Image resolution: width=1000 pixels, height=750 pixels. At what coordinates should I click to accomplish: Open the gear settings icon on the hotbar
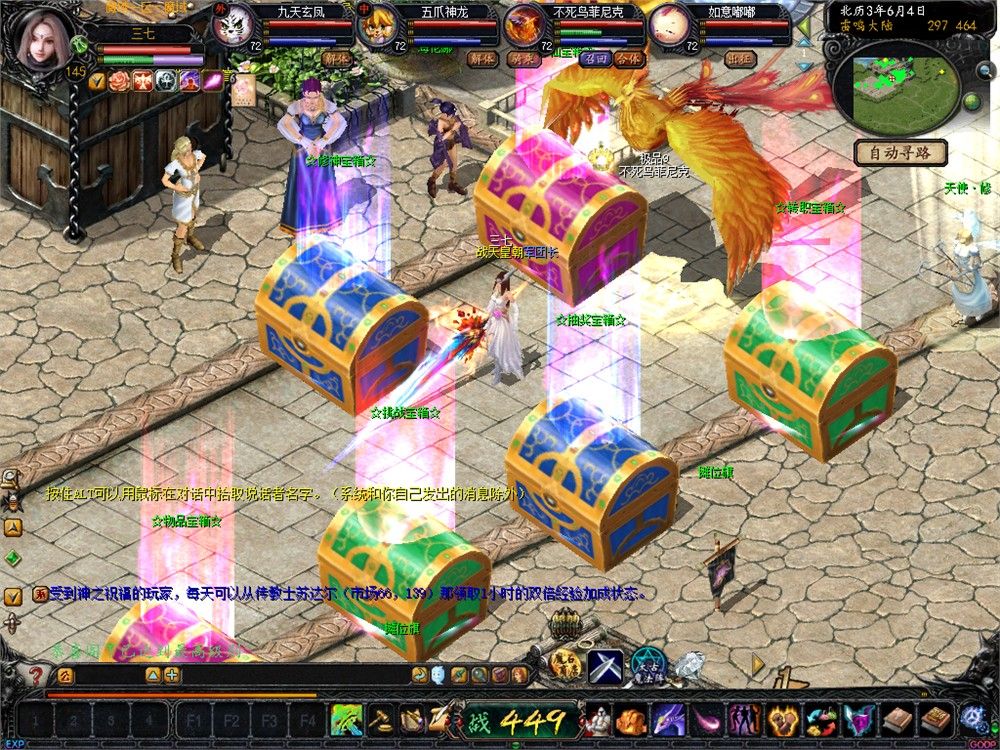pos(972,719)
